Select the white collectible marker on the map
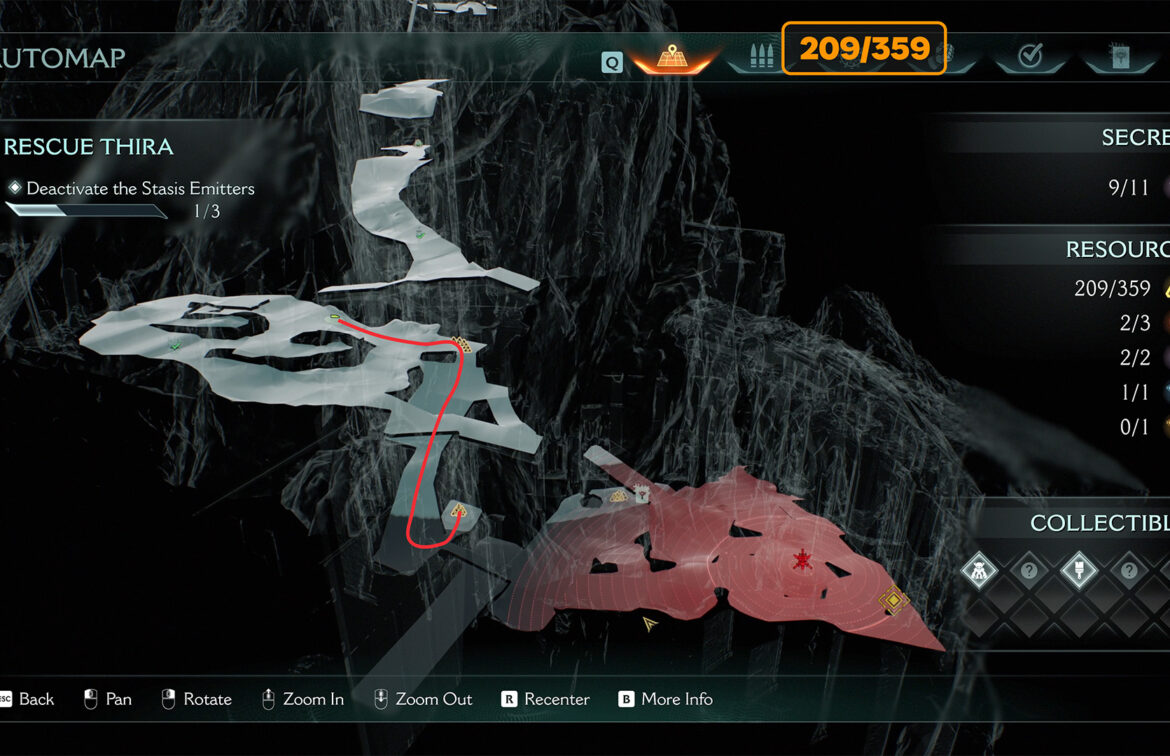The width and height of the screenshot is (1170, 756). click(x=642, y=493)
